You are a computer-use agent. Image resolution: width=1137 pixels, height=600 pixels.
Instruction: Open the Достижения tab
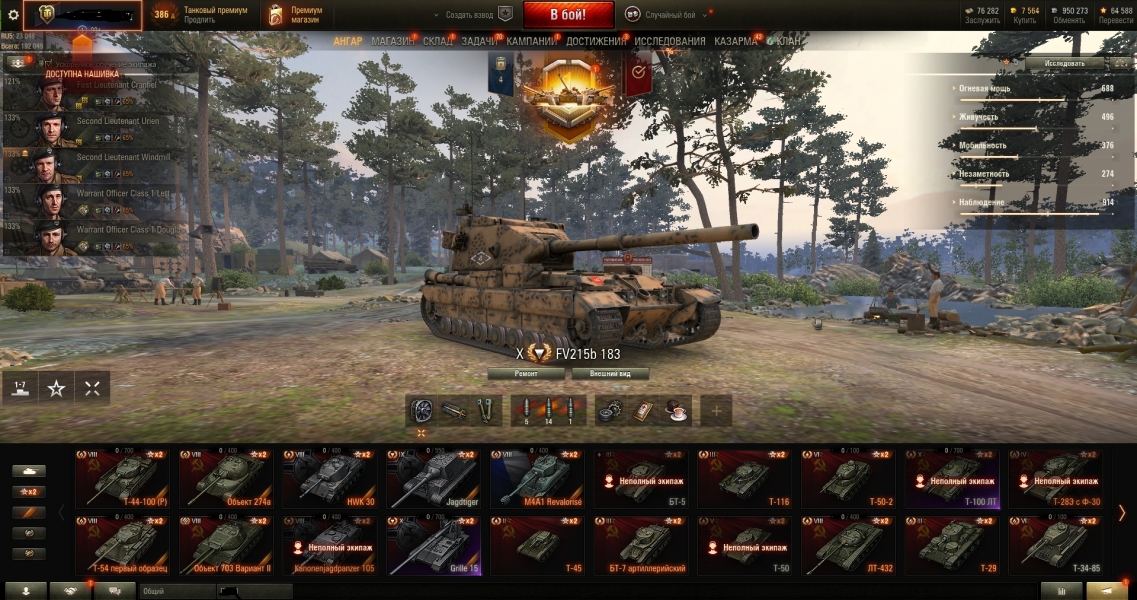coord(595,41)
